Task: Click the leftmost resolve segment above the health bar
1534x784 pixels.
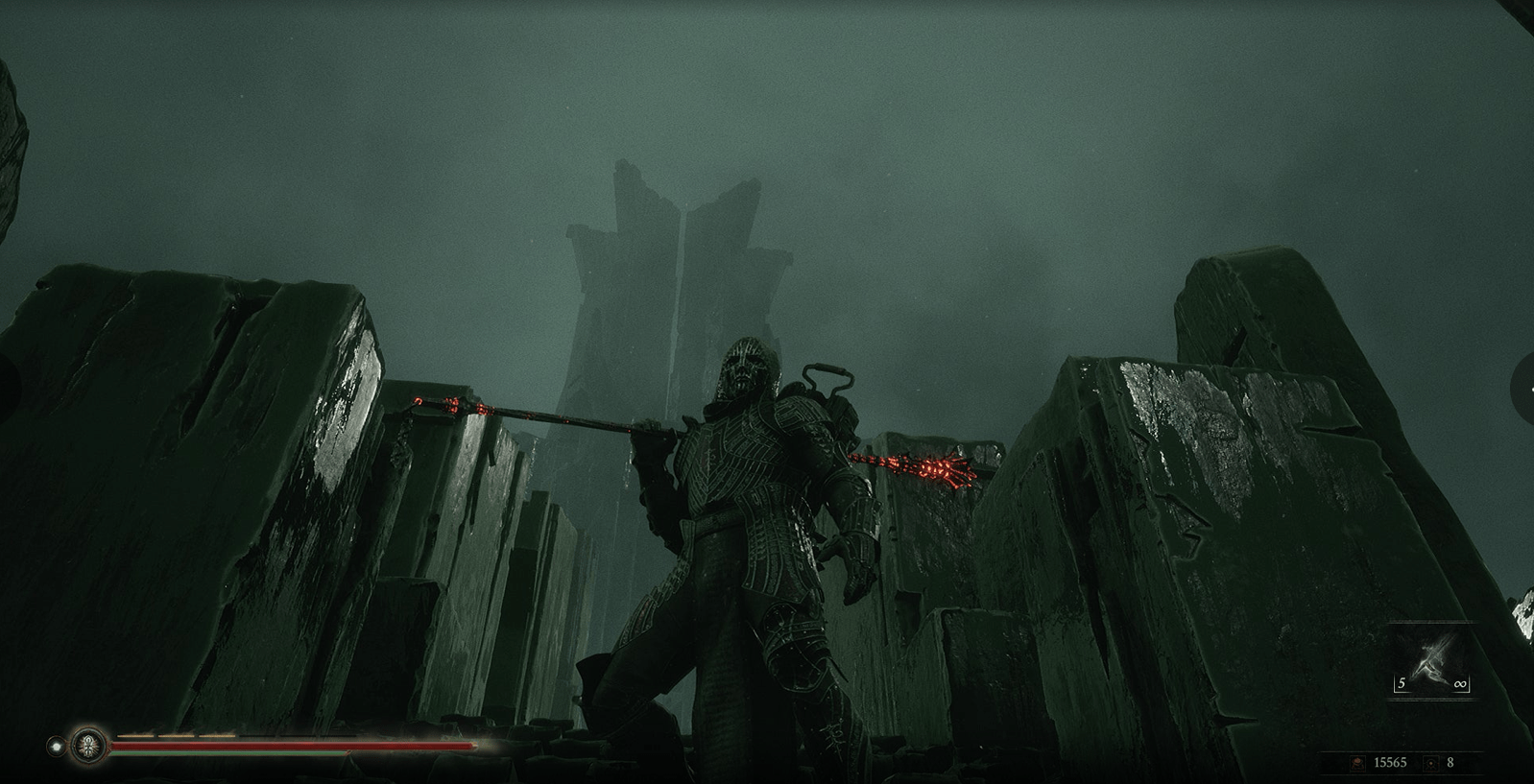Action: pyautogui.click(x=136, y=736)
